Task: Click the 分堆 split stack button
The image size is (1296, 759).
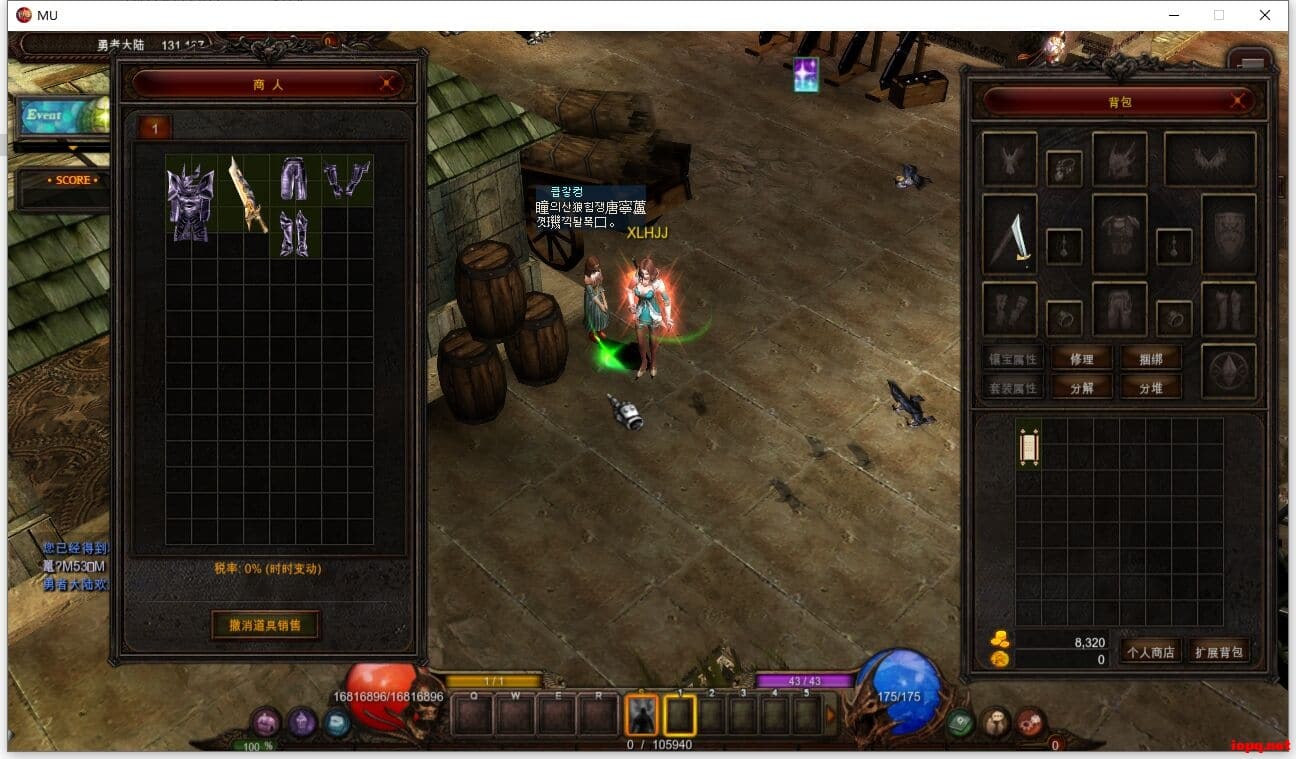Action: [x=1149, y=388]
